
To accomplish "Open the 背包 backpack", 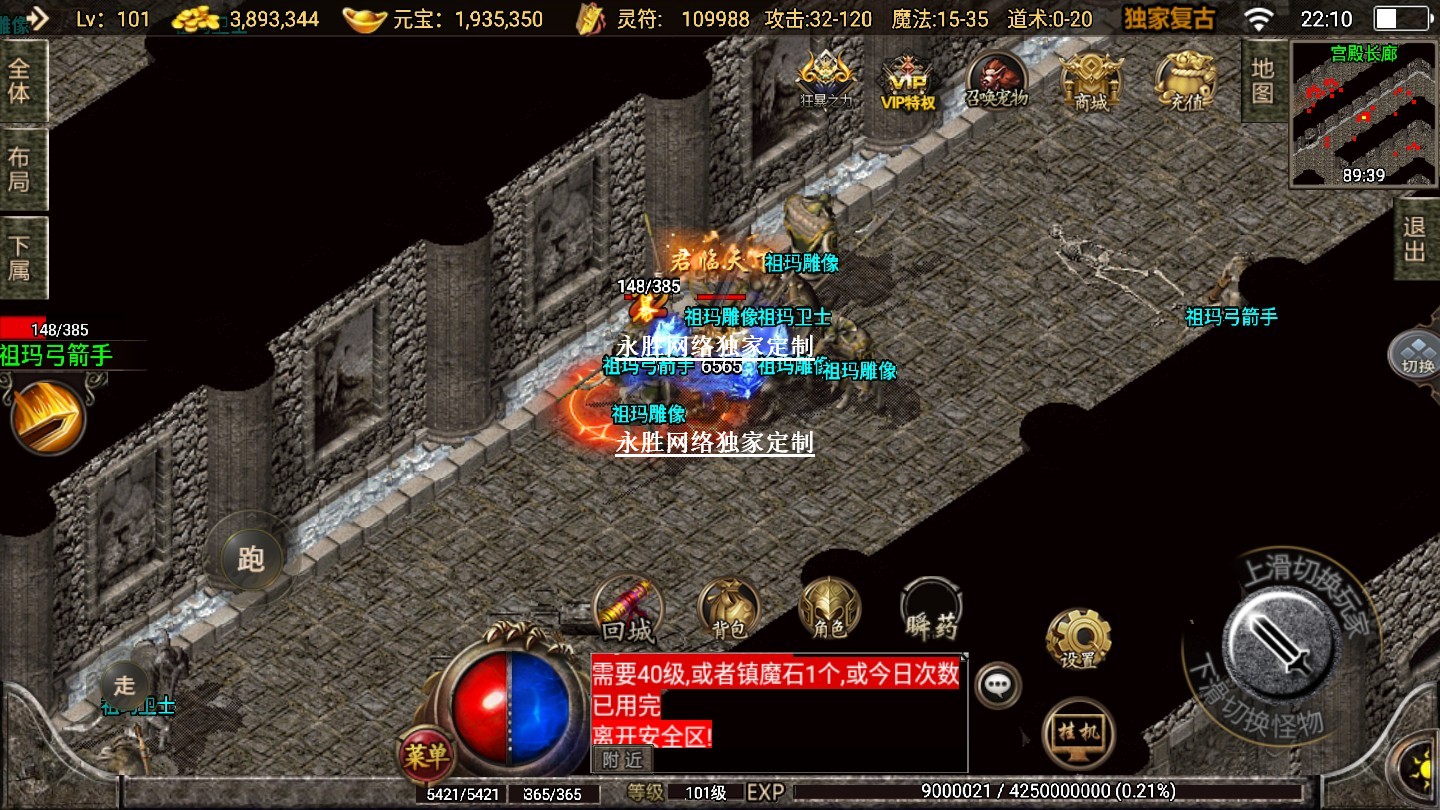I will point(729,608).
